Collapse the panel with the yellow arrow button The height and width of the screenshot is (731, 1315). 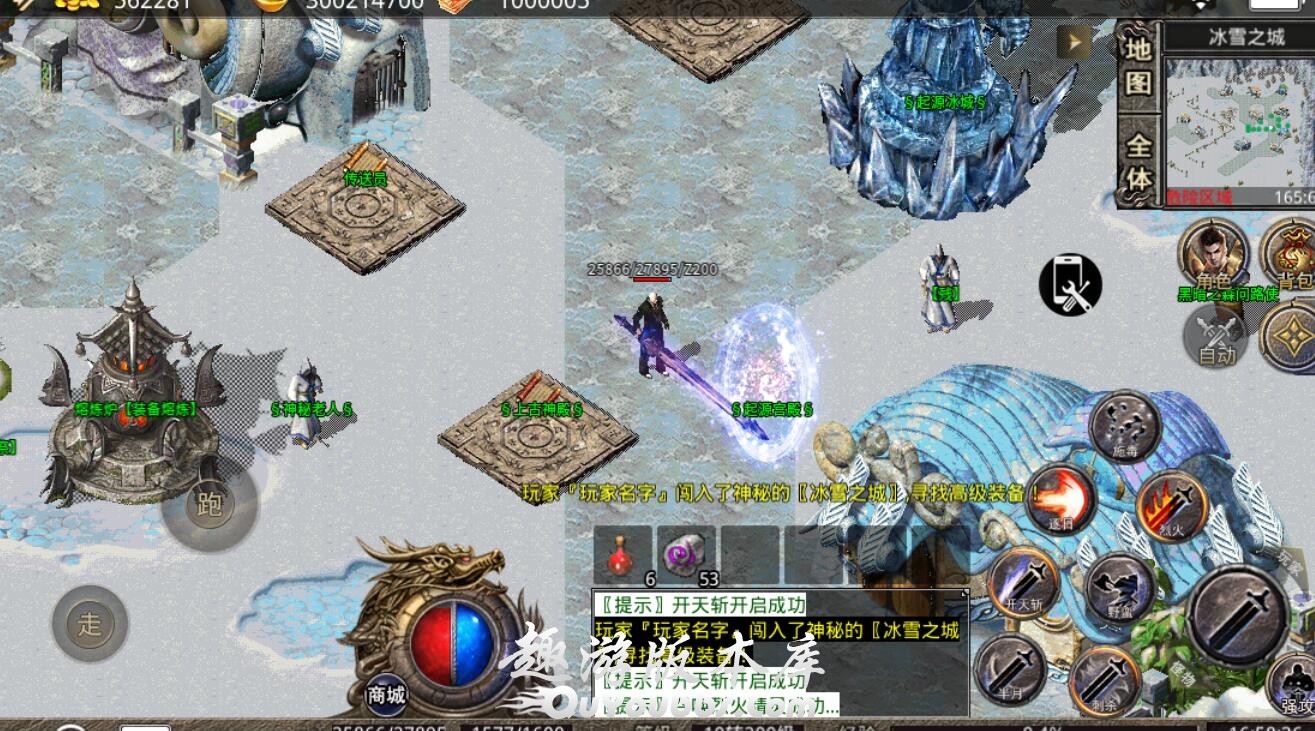pos(1076,42)
